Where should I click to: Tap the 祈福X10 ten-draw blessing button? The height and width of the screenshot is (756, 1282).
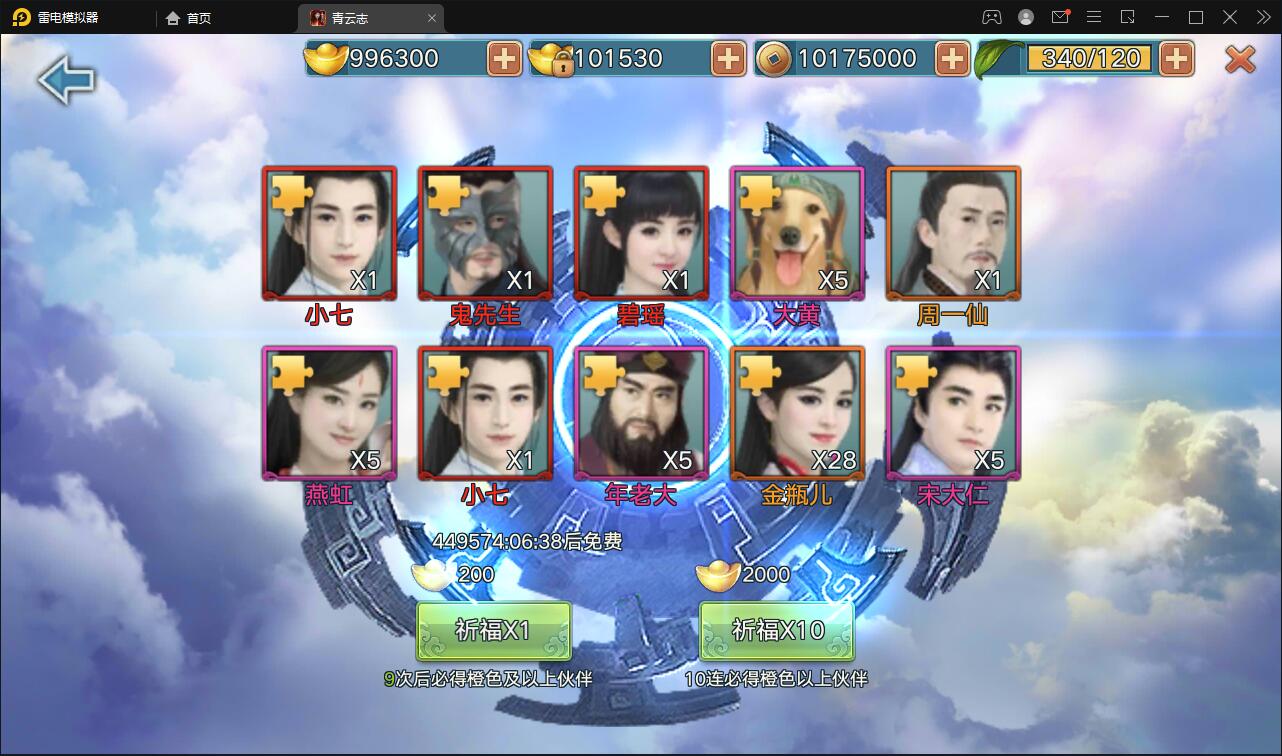(x=777, y=631)
